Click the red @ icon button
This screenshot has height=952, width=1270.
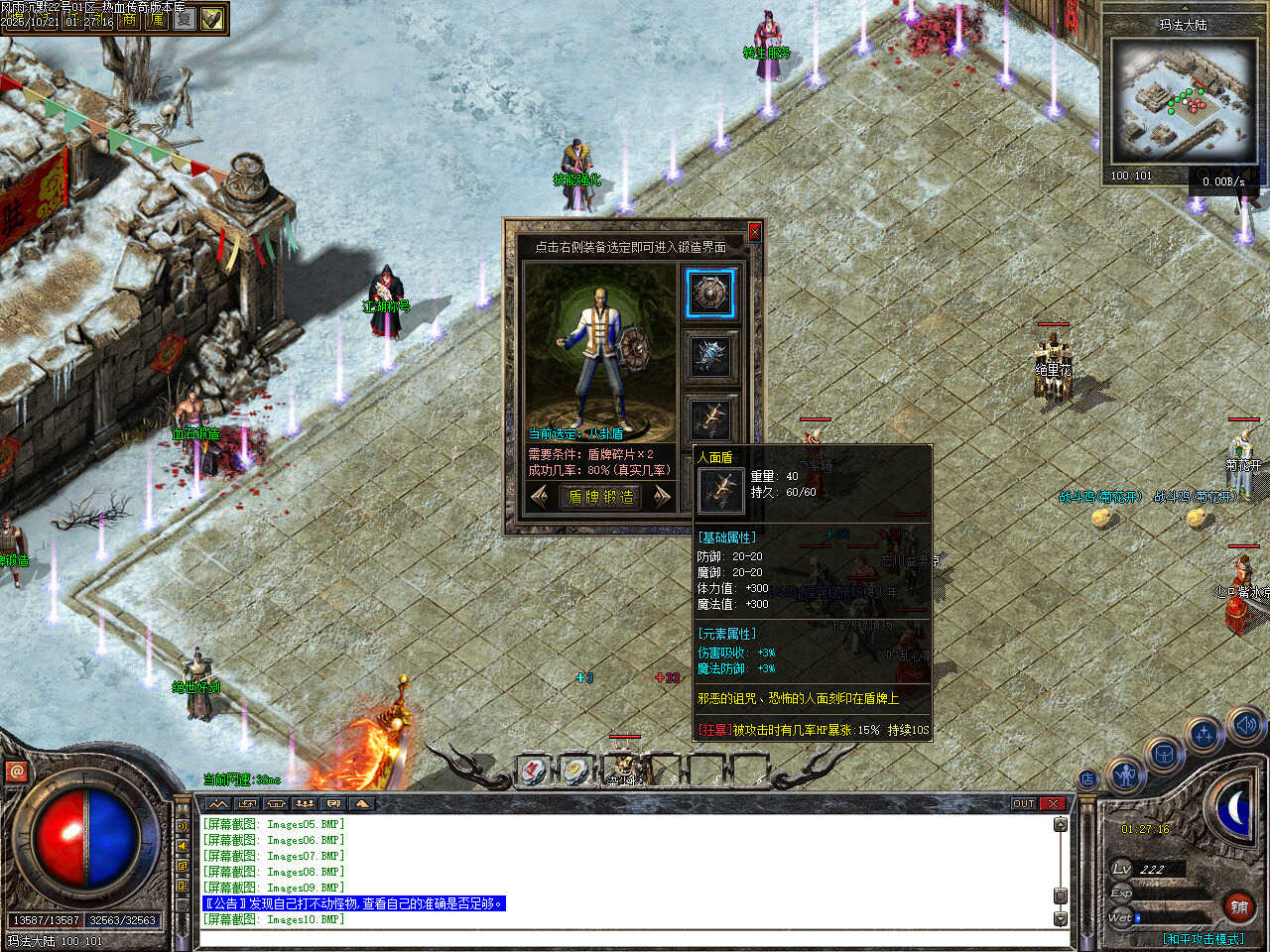(16, 772)
